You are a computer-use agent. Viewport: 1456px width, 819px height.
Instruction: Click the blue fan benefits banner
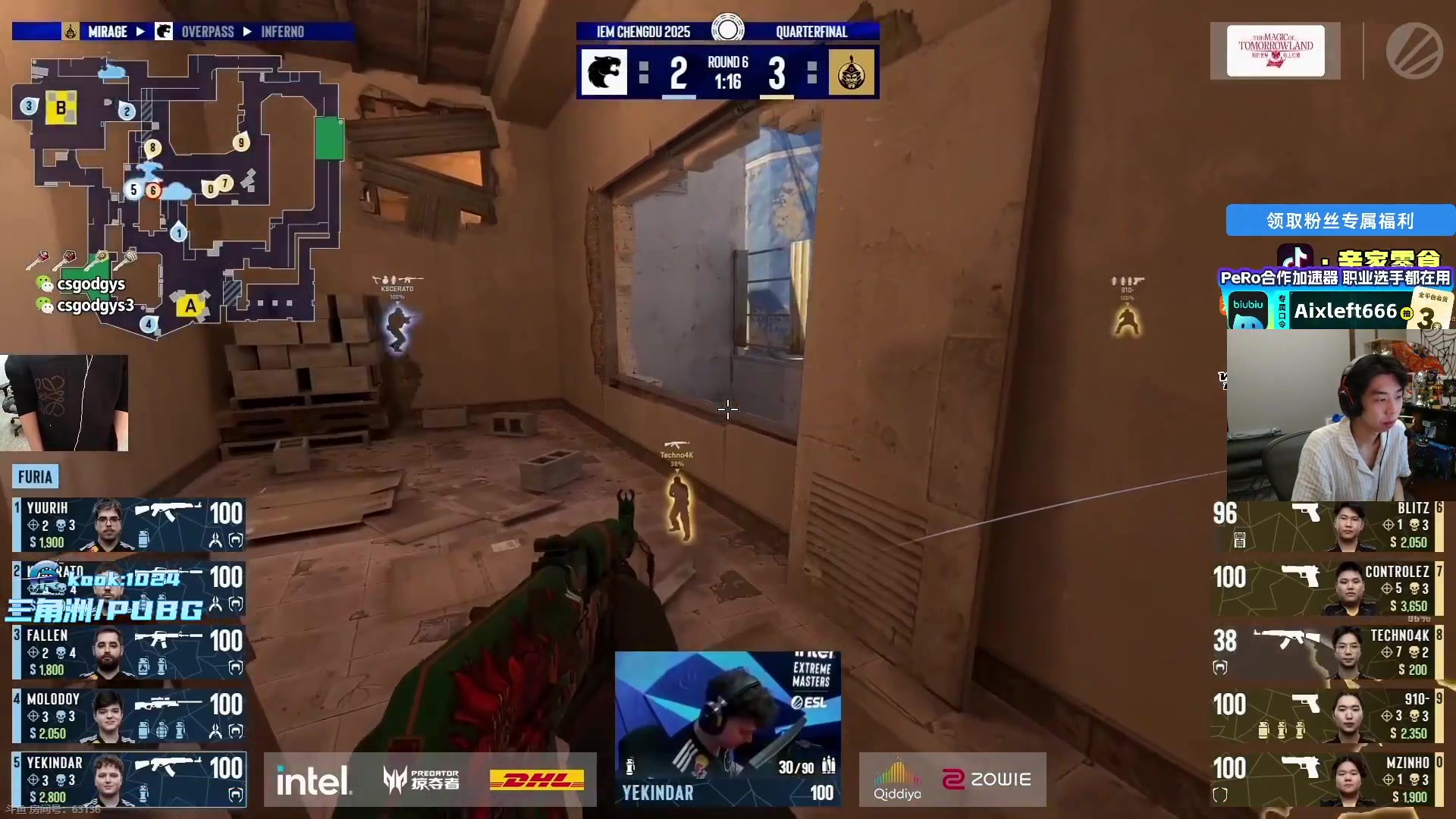(1339, 221)
